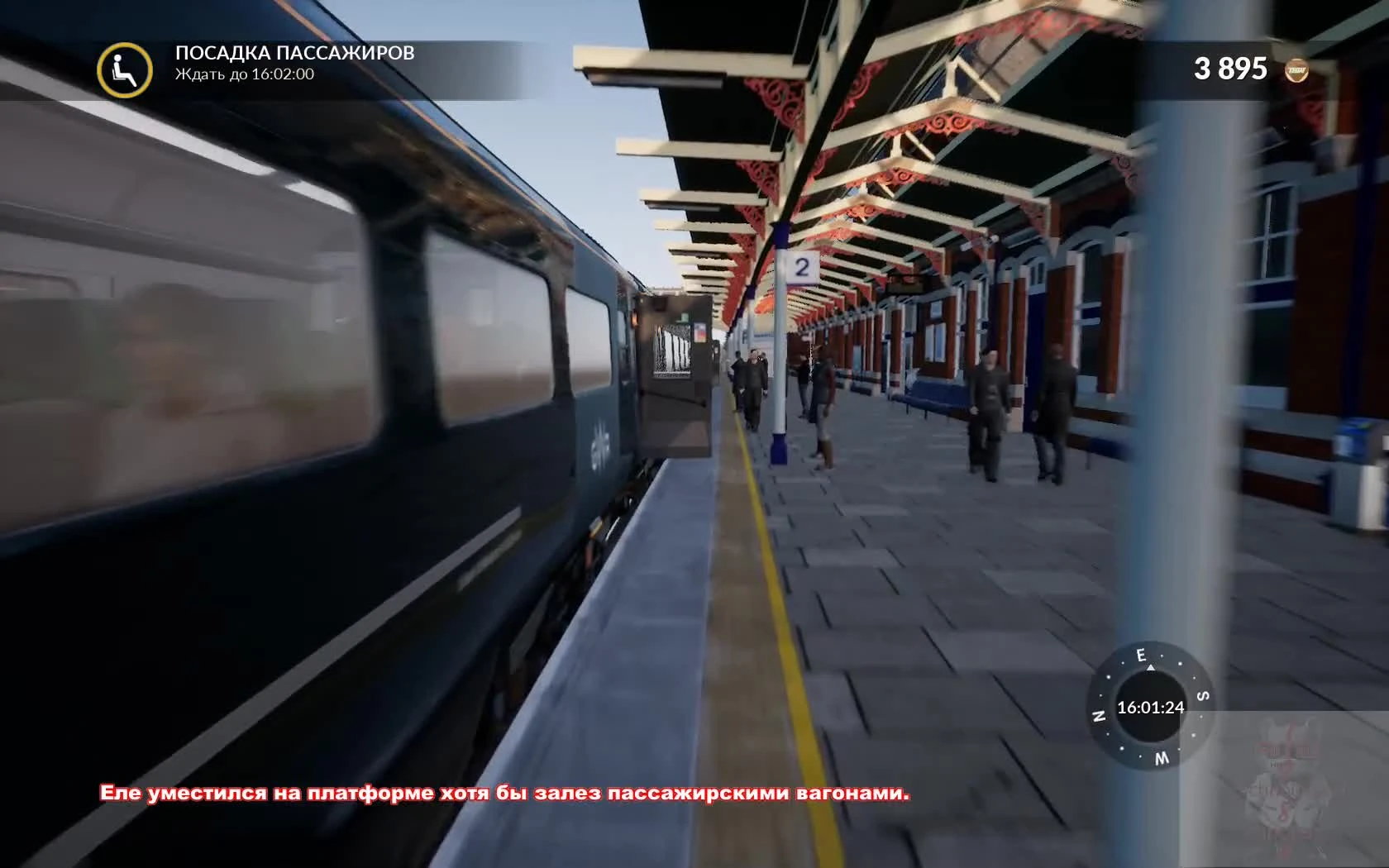Toggle the clock display reading 16:01:24
1389x868 pixels.
tap(1151, 708)
